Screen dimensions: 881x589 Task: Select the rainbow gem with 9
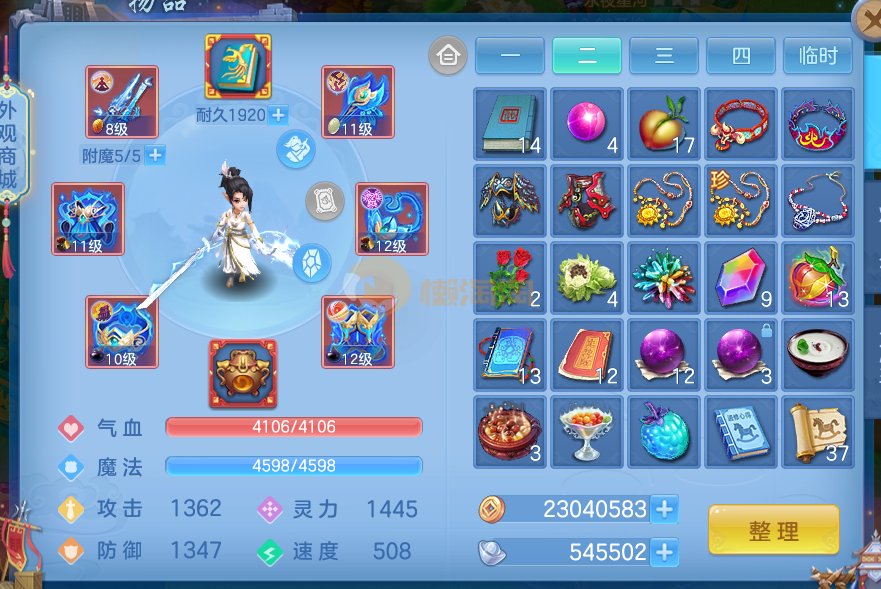[x=741, y=277]
